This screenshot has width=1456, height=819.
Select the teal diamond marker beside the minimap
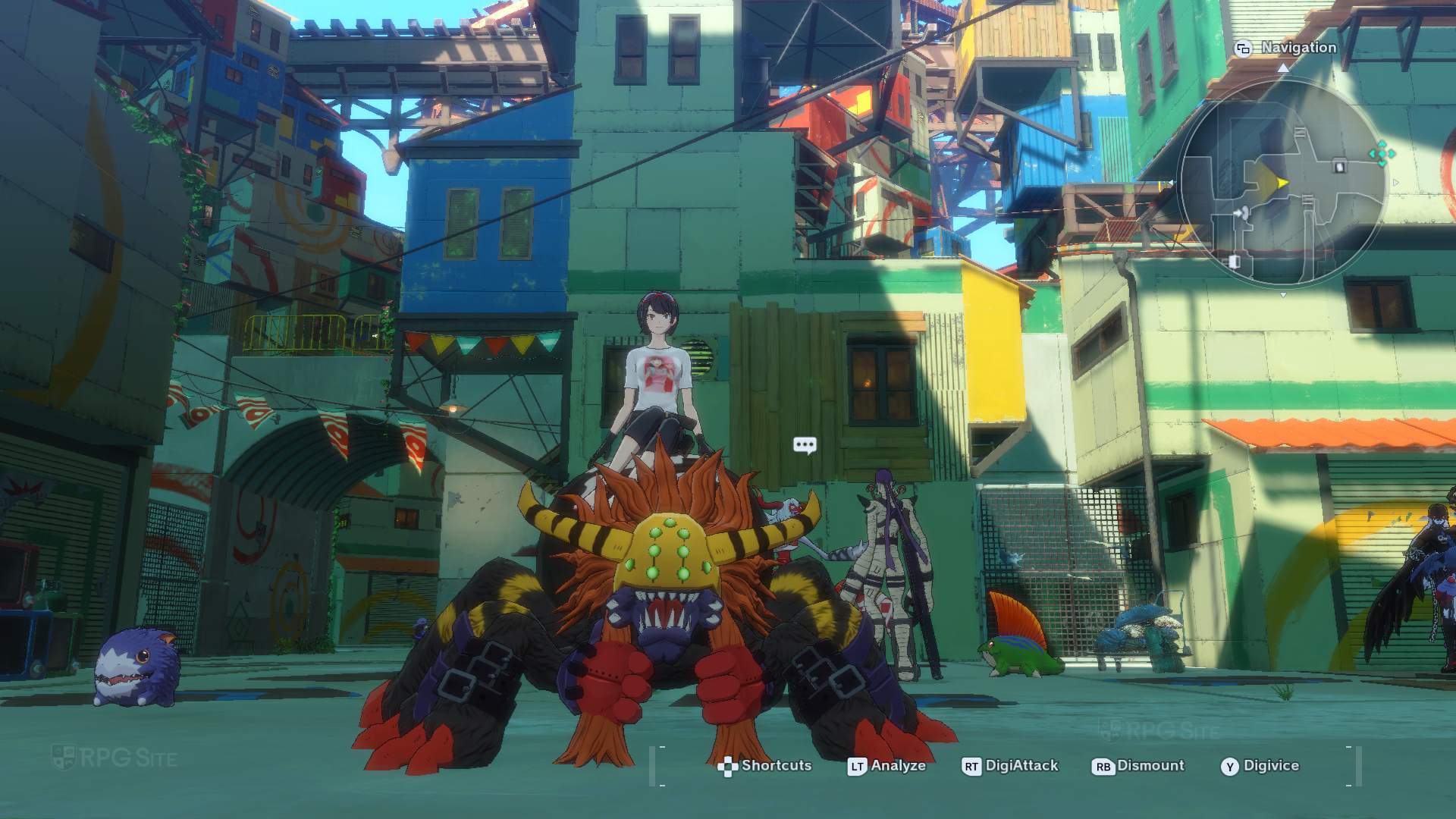click(1382, 153)
